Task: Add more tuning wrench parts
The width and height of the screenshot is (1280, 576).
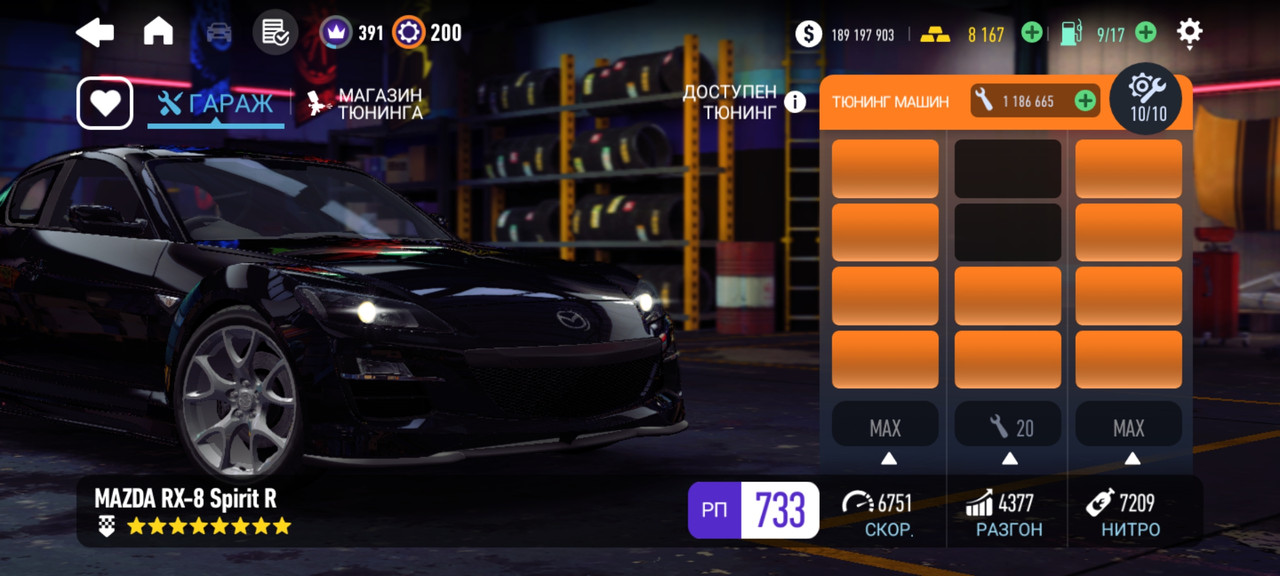Action: click(x=1084, y=100)
